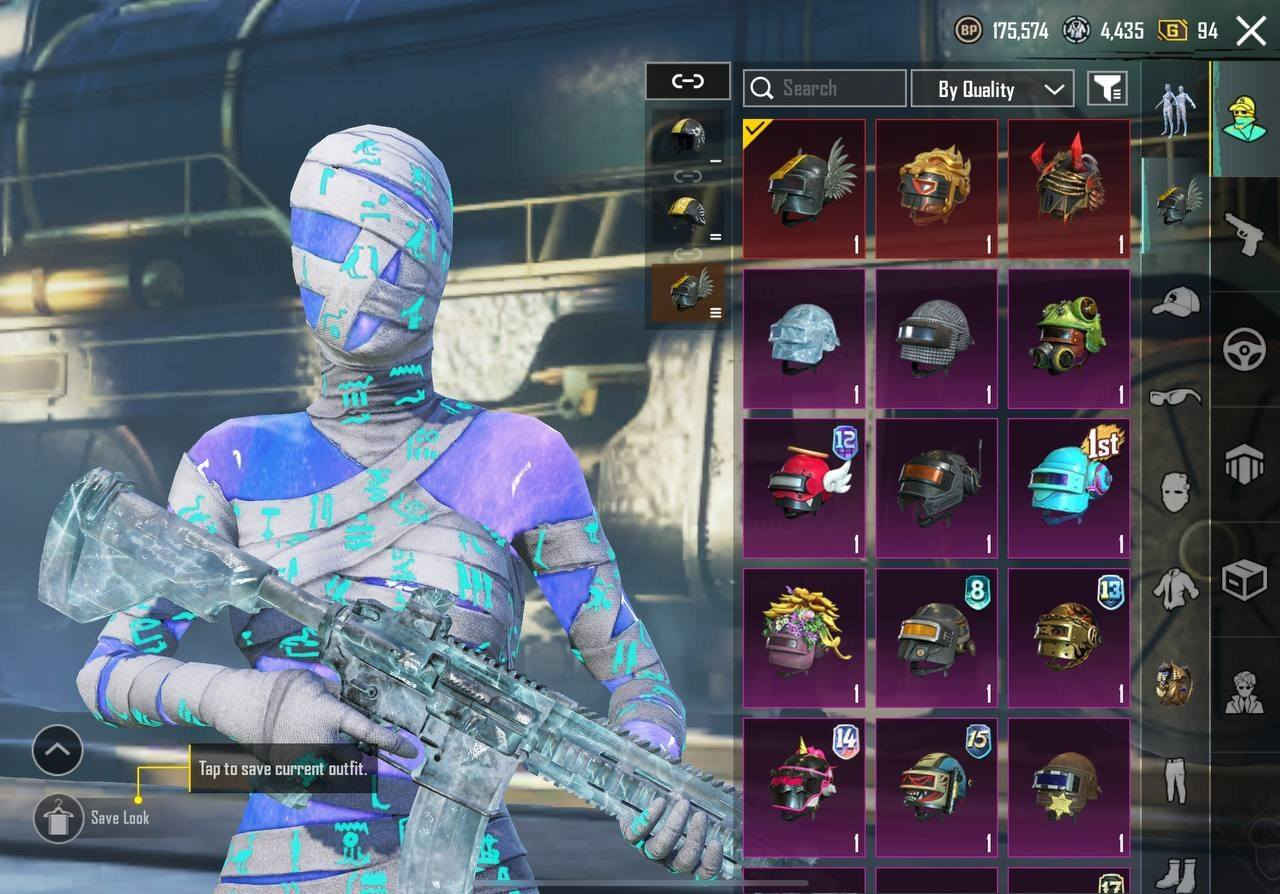
Task: Pick the green frog gas-mask helmet
Action: coord(1068,339)
